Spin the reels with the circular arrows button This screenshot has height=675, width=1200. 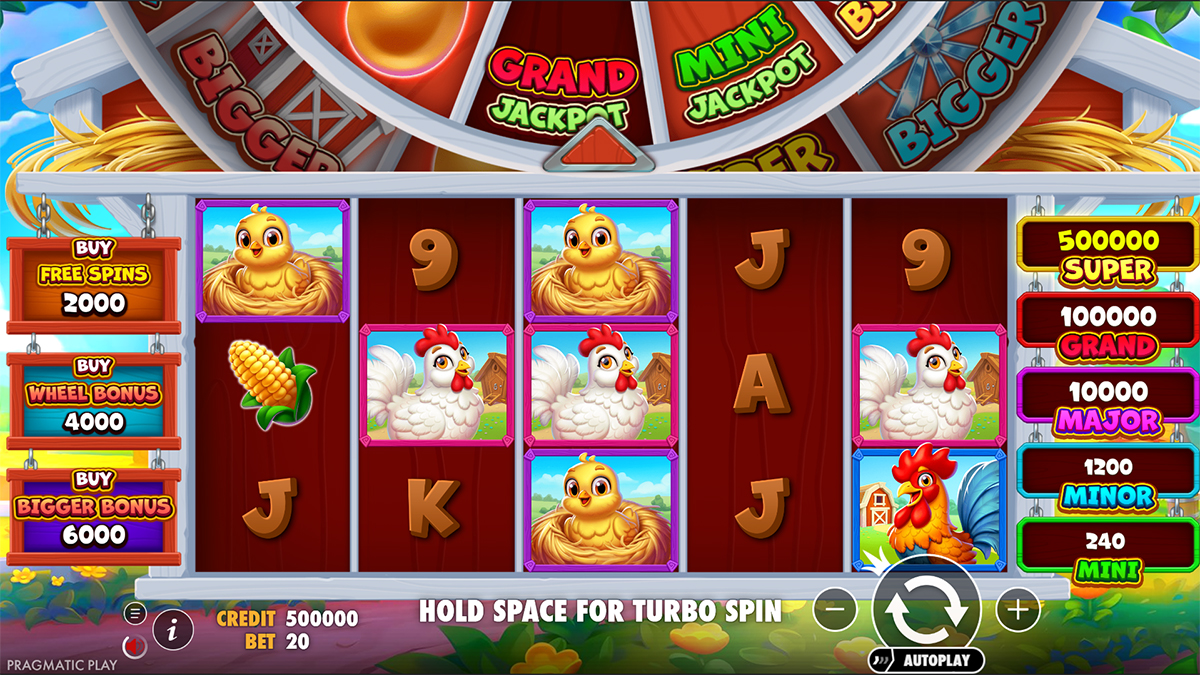(925, 610)
